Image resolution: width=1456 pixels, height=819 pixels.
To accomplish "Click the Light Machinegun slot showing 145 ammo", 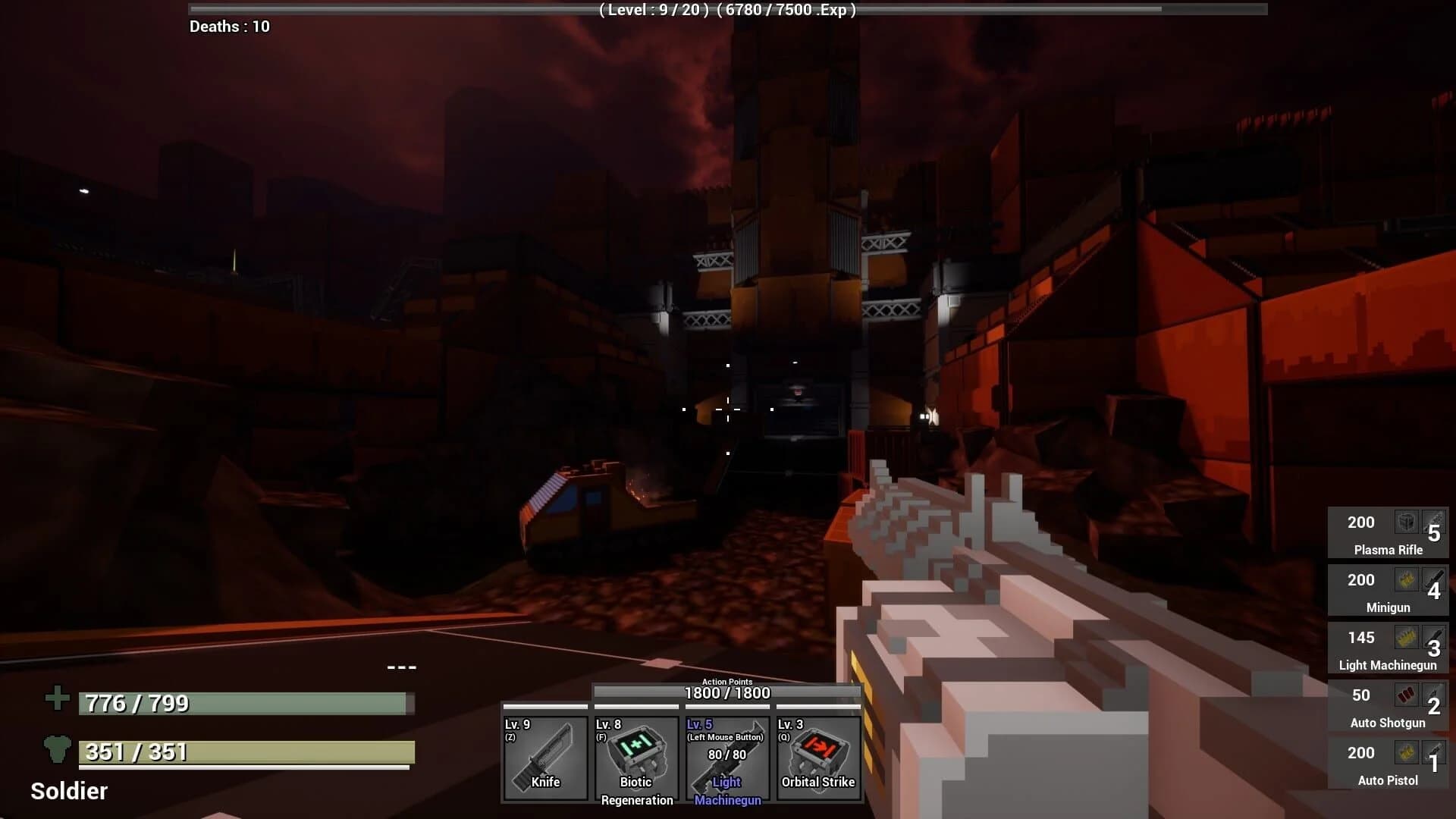I will click(x=1388, y=648).
